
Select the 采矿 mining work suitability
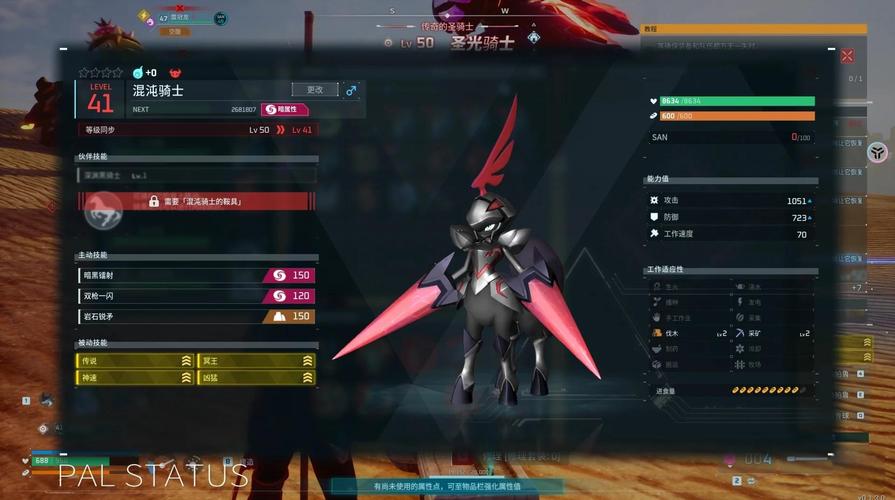pos(771,333)
